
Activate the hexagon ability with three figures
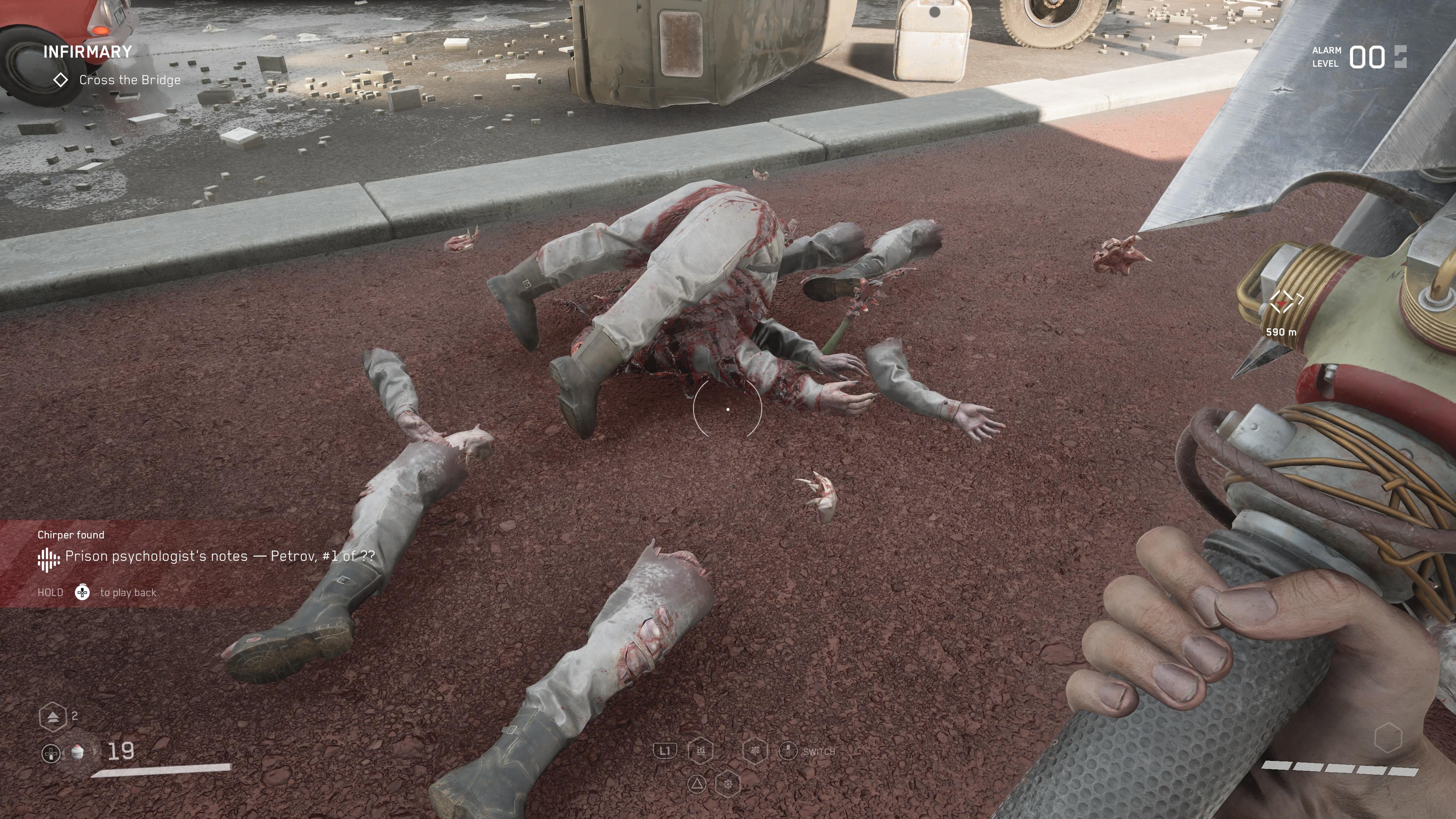coord(700,751)
